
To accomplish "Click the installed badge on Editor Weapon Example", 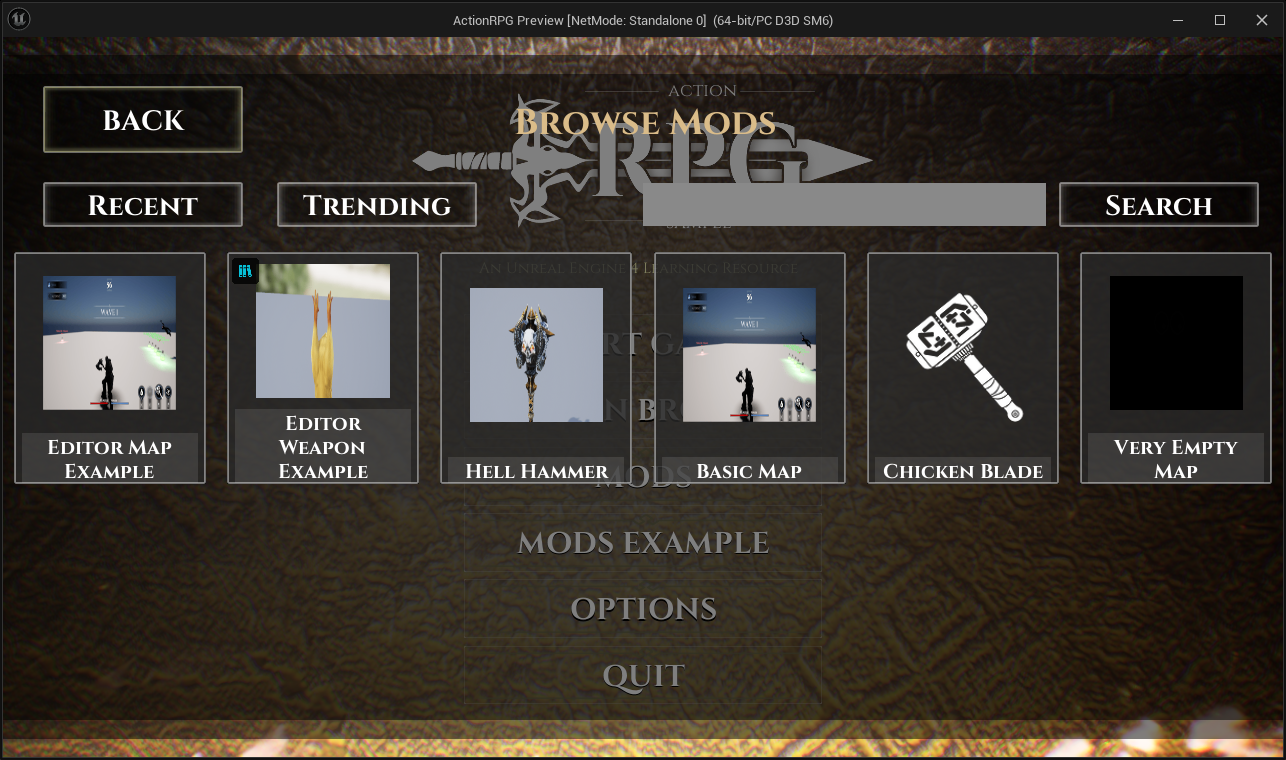I will tap(245, 270).
